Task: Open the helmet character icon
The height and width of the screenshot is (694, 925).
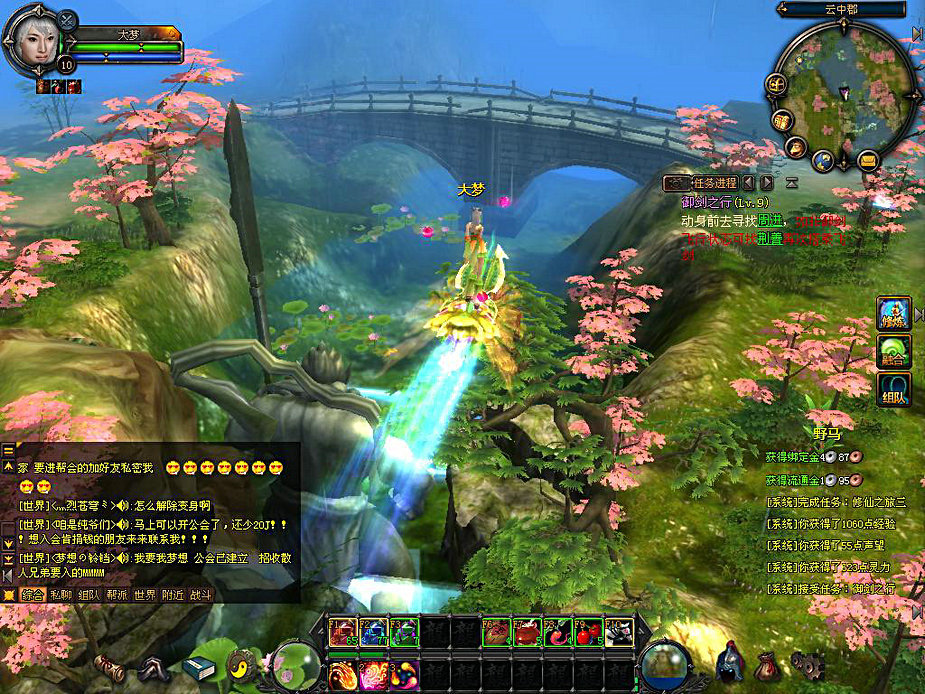Action: 729,661
